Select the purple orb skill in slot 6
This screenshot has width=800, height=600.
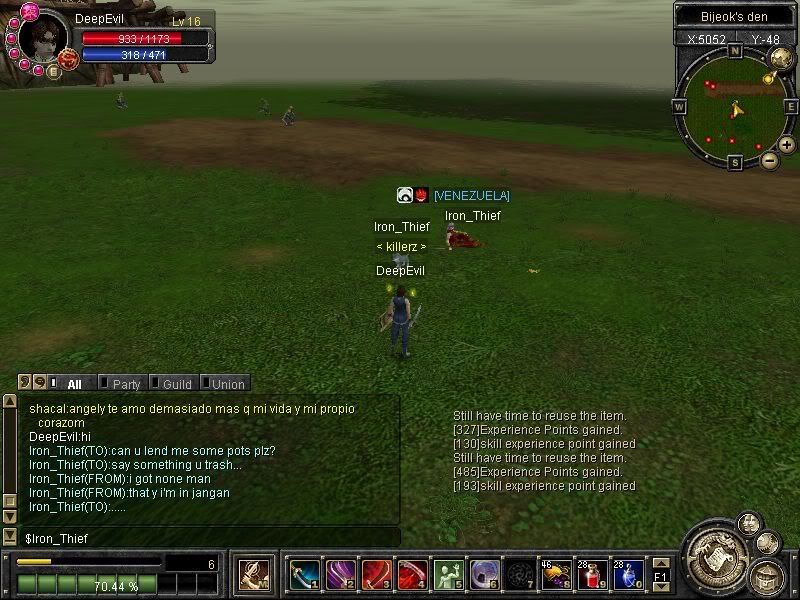tap(484, 574)
